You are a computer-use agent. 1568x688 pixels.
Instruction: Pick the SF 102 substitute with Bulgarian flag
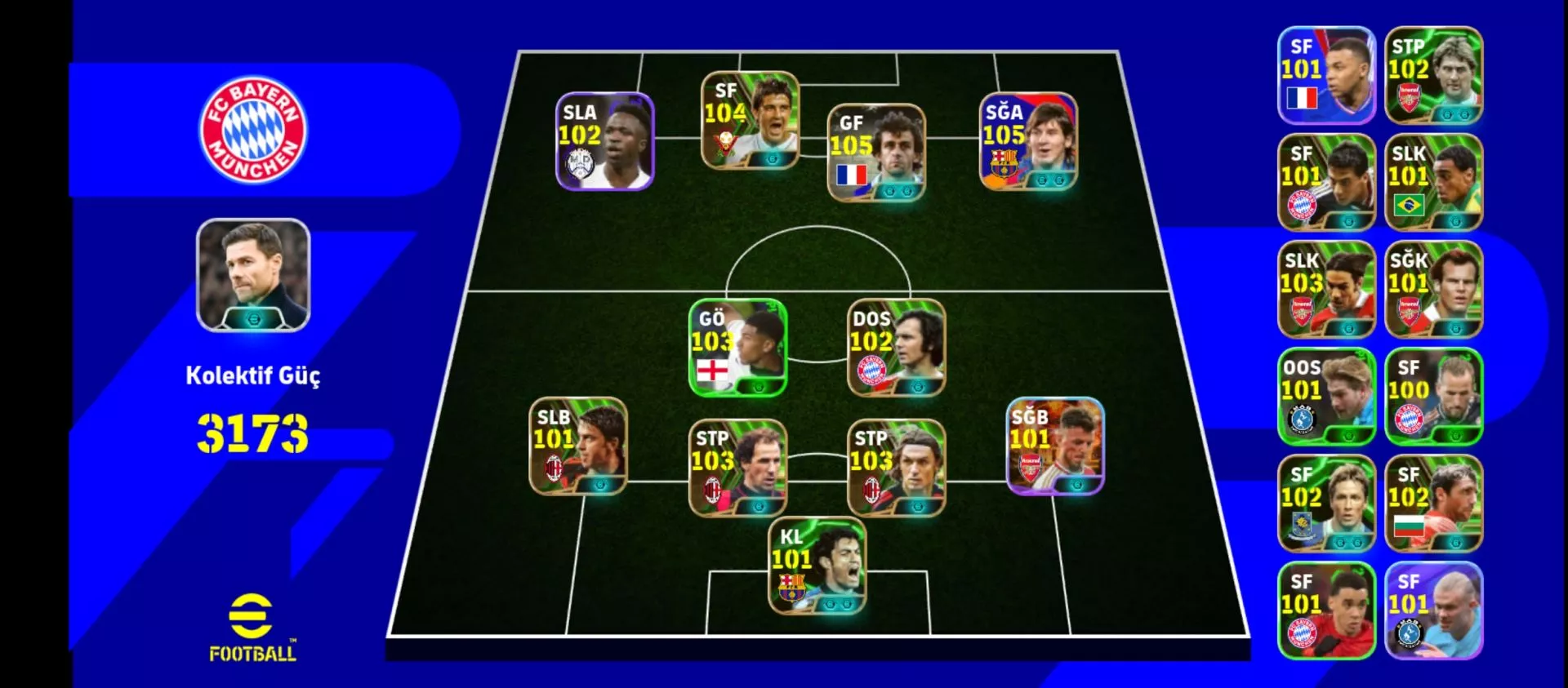(1433, 504)
